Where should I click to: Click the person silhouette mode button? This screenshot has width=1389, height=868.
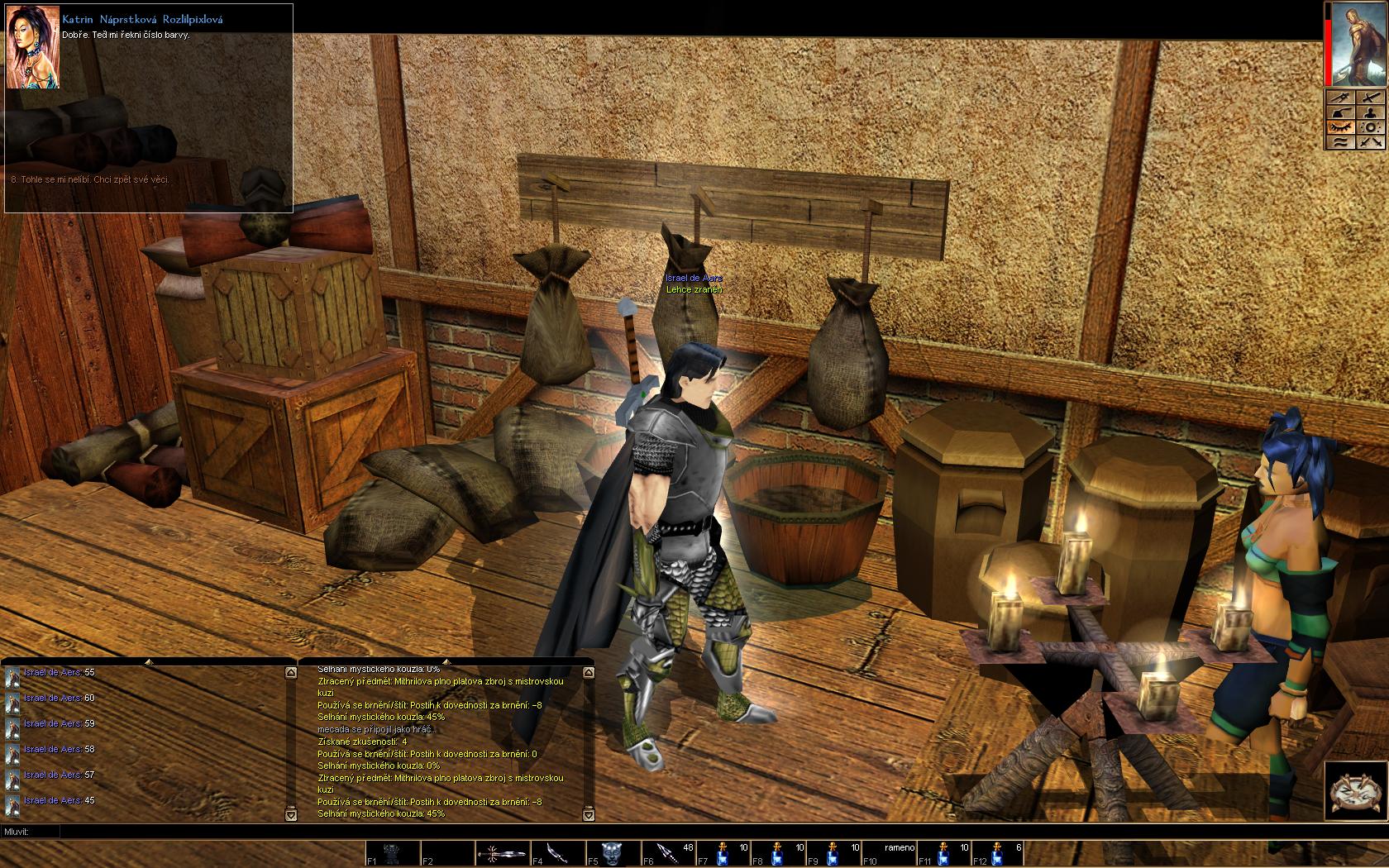tap(1371, 112)
